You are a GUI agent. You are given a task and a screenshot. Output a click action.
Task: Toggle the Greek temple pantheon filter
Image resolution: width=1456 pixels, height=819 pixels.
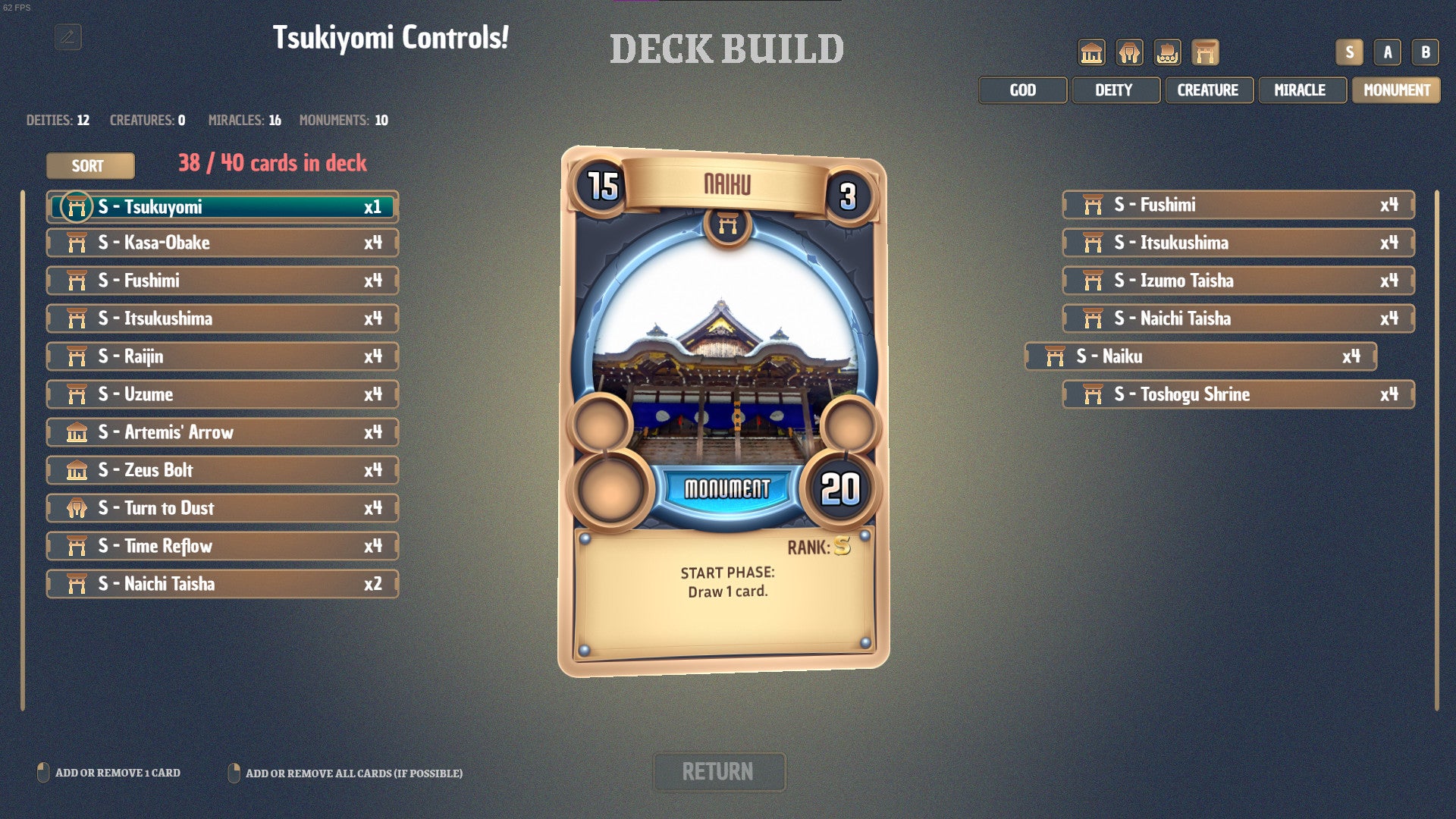click(x=1091, y=52)
